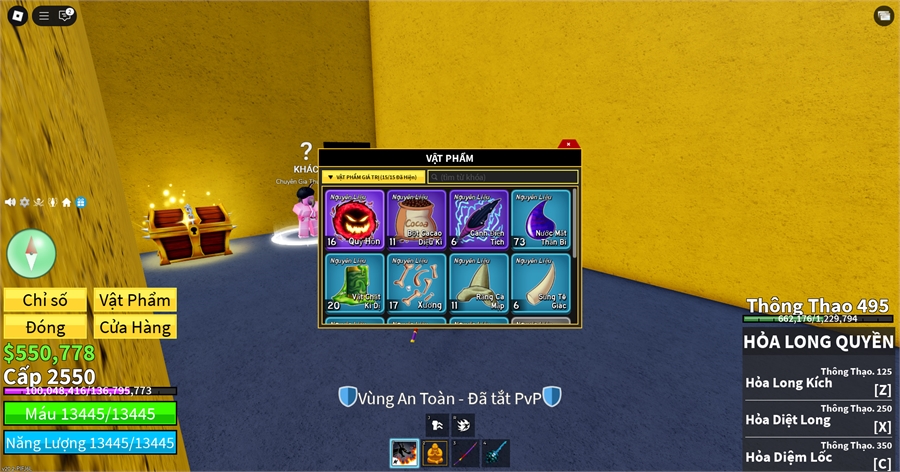Click the Đóng button
Viewport: 900px width, 472px height.
click(x=45, y=327)
